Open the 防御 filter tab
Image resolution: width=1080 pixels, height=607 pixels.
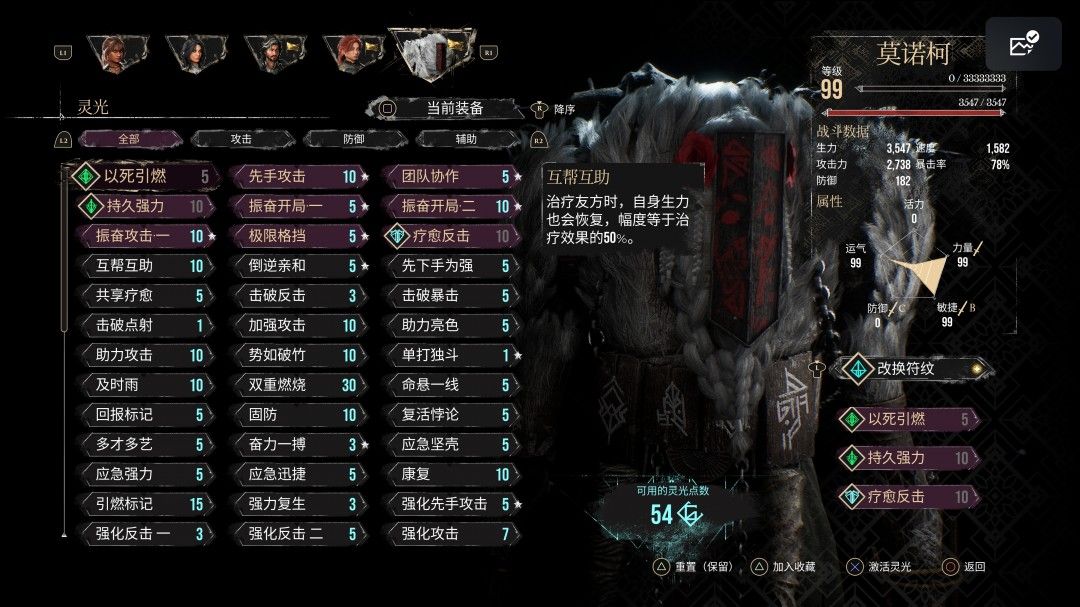pos(354,140)
